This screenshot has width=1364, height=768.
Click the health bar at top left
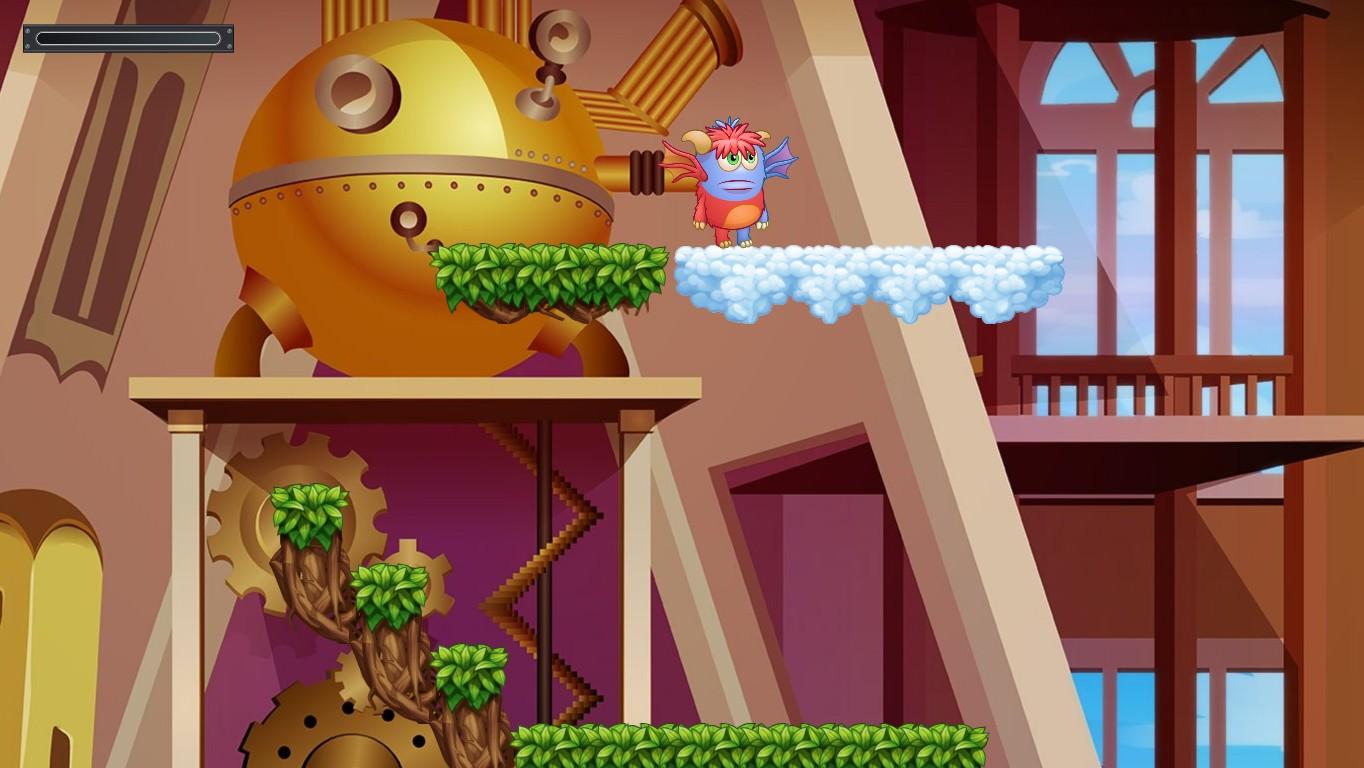pyautogui.click(x=128, y=38)
